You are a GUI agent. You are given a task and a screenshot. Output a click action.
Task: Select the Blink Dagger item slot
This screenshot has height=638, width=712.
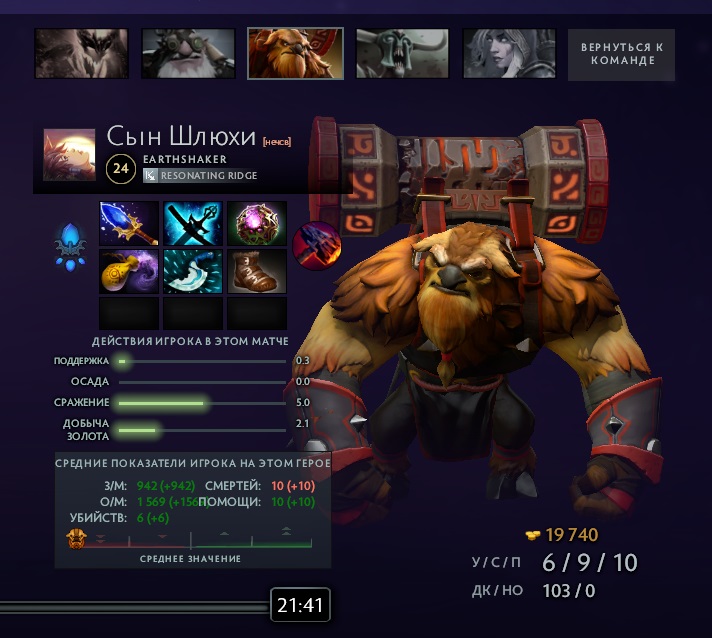tap(193, 271)
